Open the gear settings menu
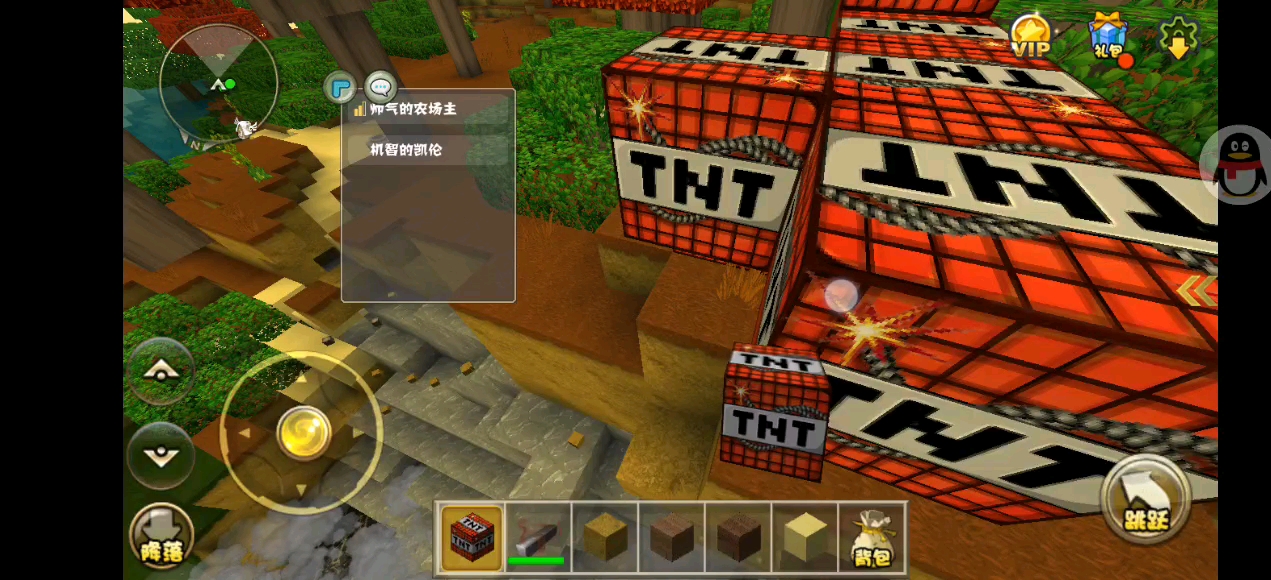Image resolution: width=1271 pixels, height=580 pixels. 1178,37
